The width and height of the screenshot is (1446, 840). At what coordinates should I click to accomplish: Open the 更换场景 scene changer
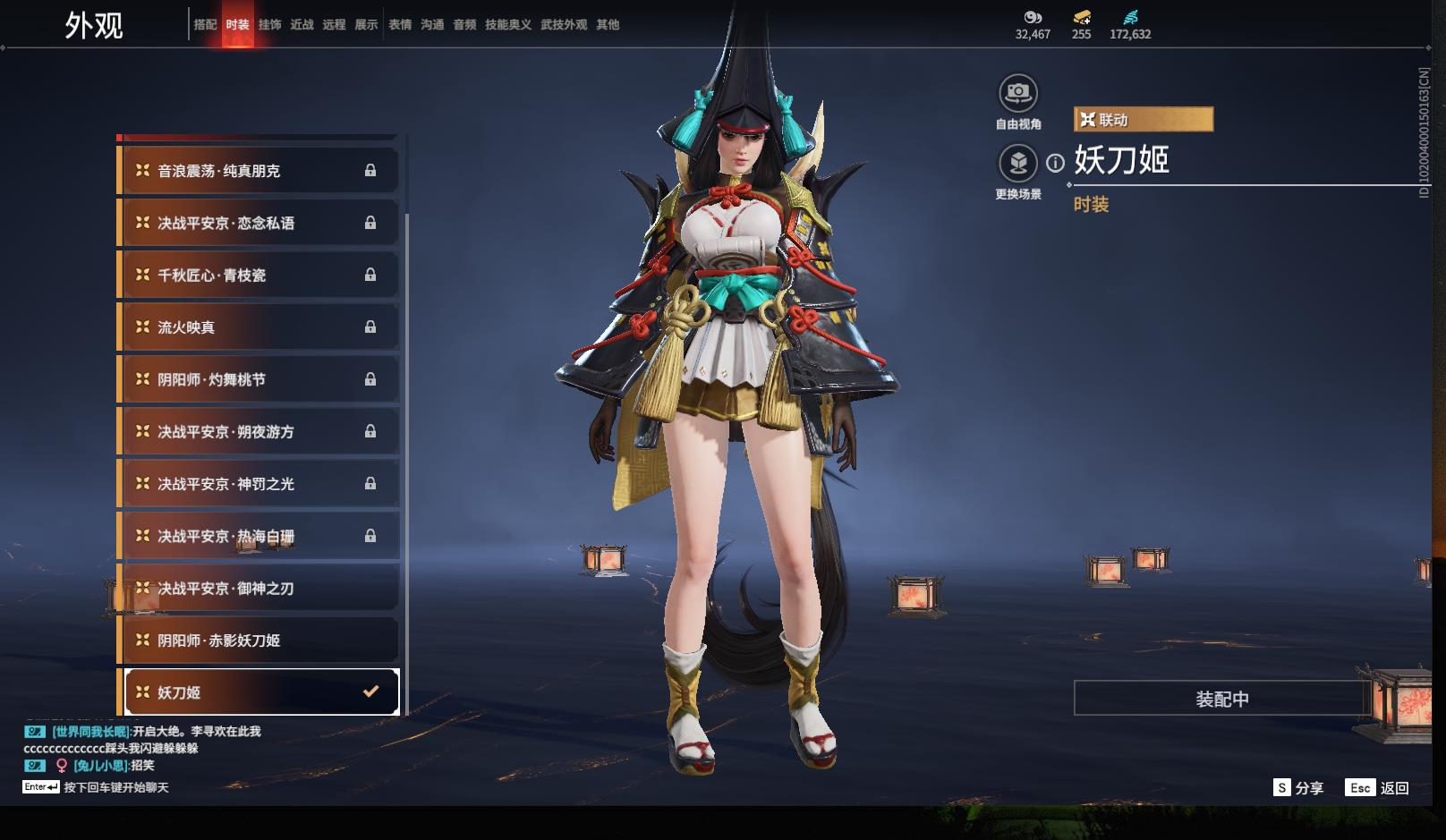pyautogui.click(x=1018, y=164)
